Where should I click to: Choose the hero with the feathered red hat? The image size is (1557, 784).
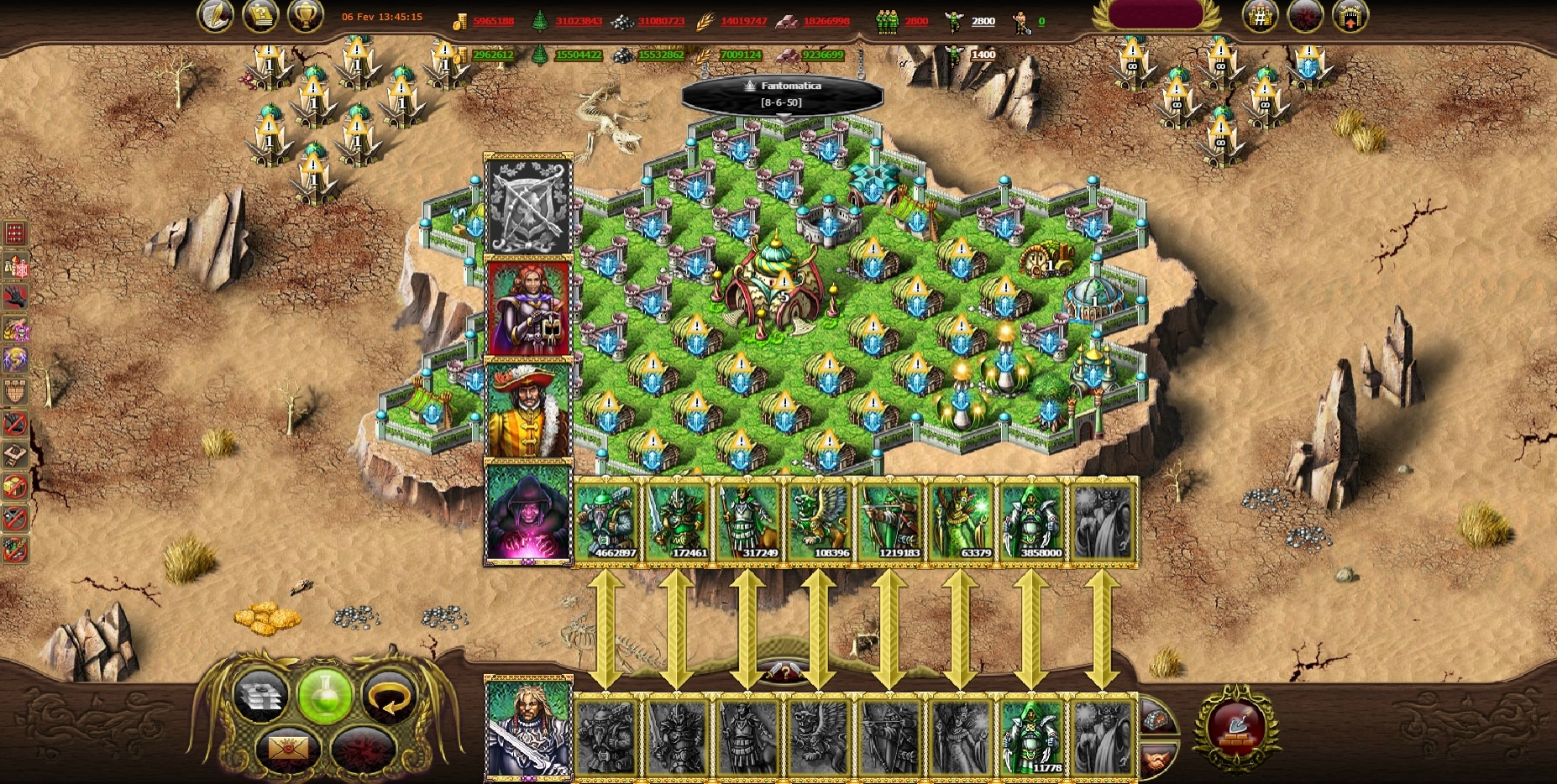tap(528, 410)
